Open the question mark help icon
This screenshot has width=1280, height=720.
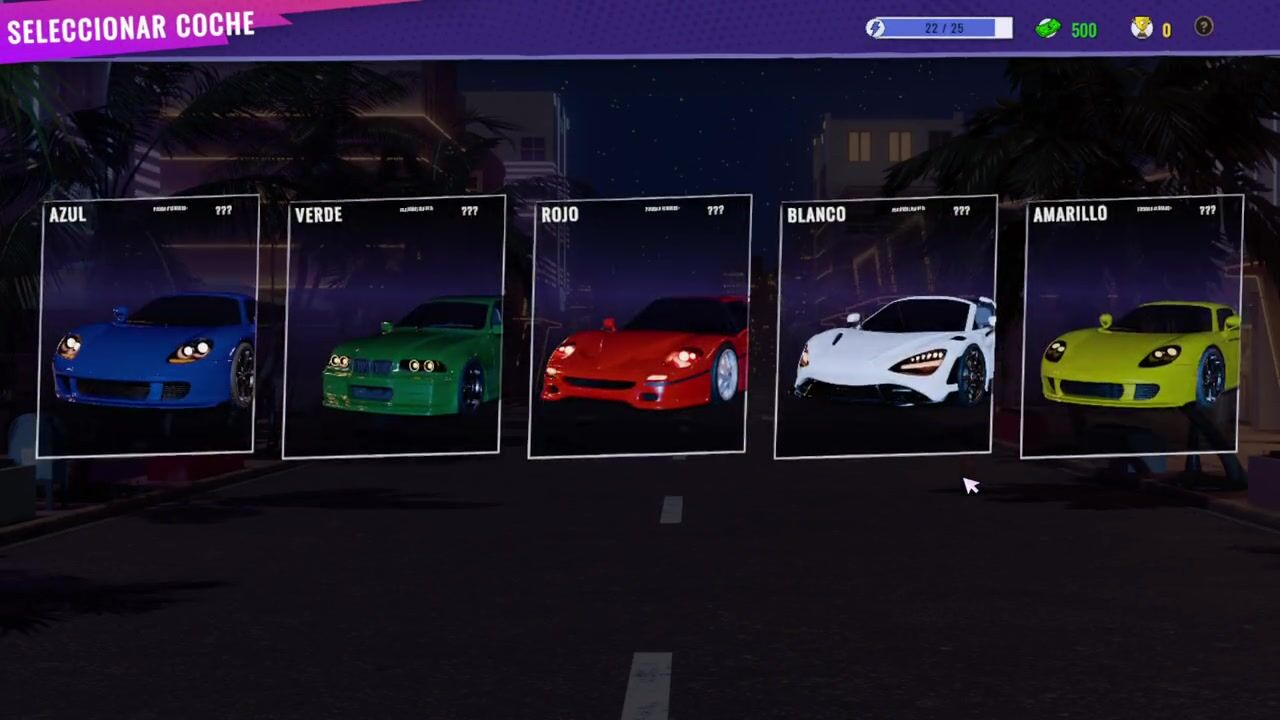coord(1204,28)
